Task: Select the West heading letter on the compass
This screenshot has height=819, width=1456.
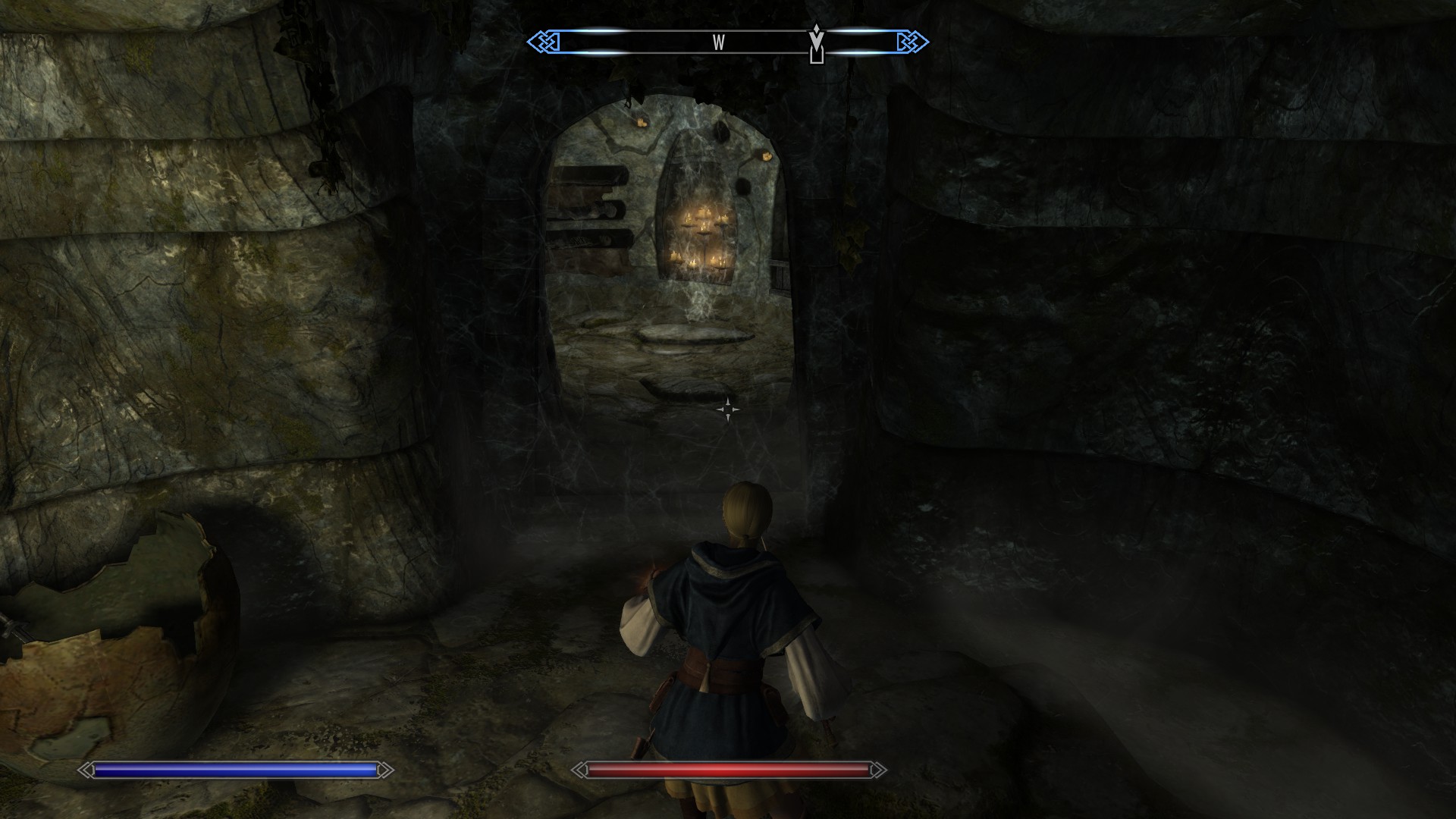Action: coord(718,43)
